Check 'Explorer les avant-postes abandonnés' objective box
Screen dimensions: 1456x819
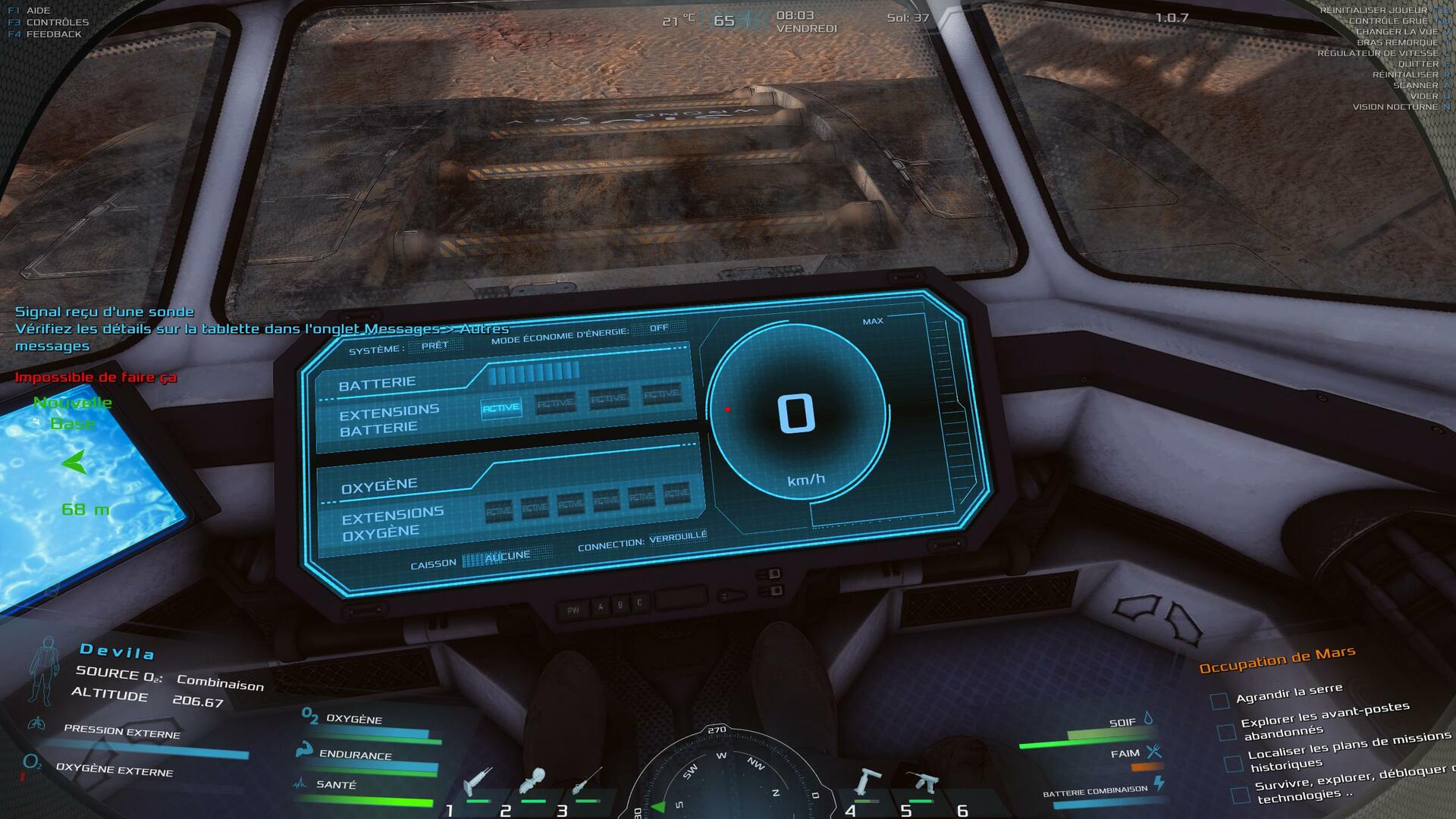pos(1226,732)
